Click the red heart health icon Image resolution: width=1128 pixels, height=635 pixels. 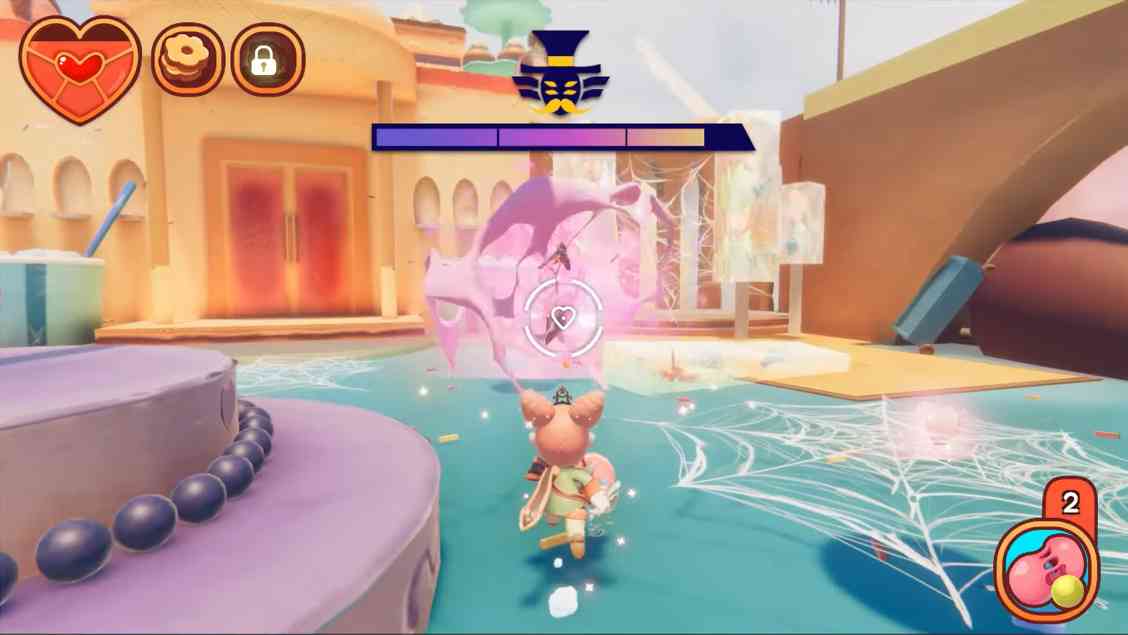click(x=80, y=67)
